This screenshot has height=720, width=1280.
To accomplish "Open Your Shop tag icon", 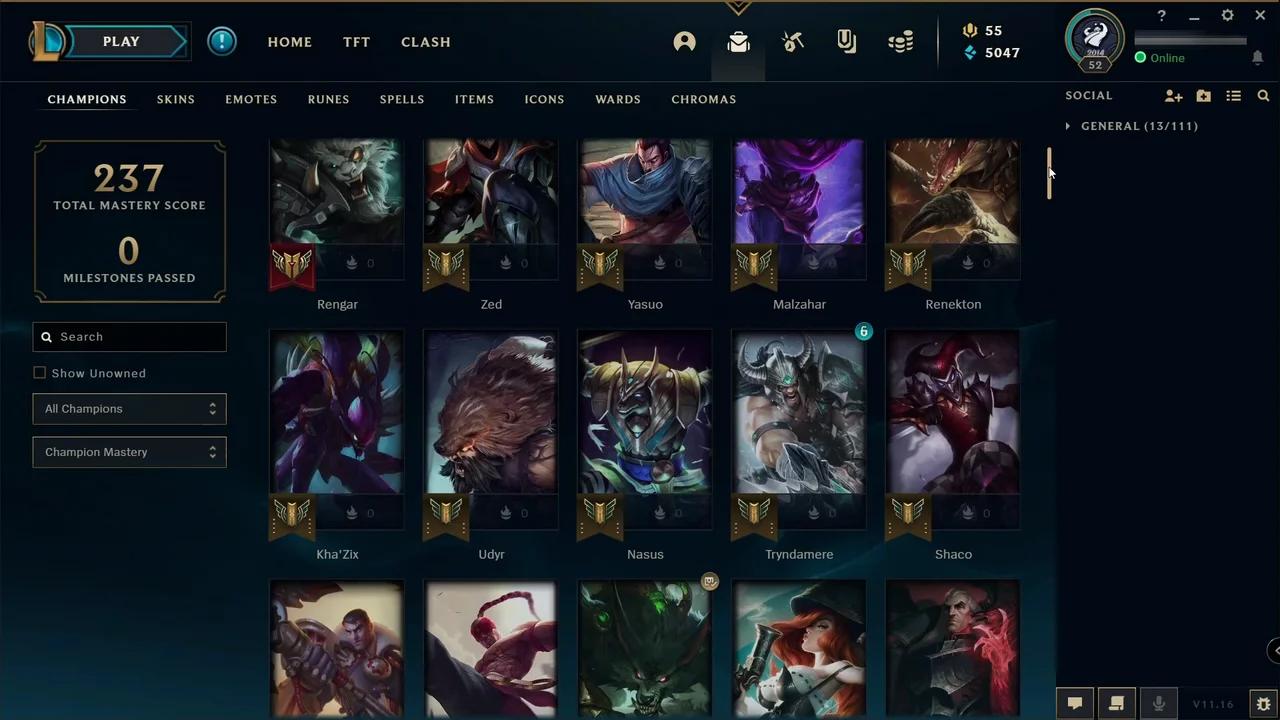I will tap(846, 41).
